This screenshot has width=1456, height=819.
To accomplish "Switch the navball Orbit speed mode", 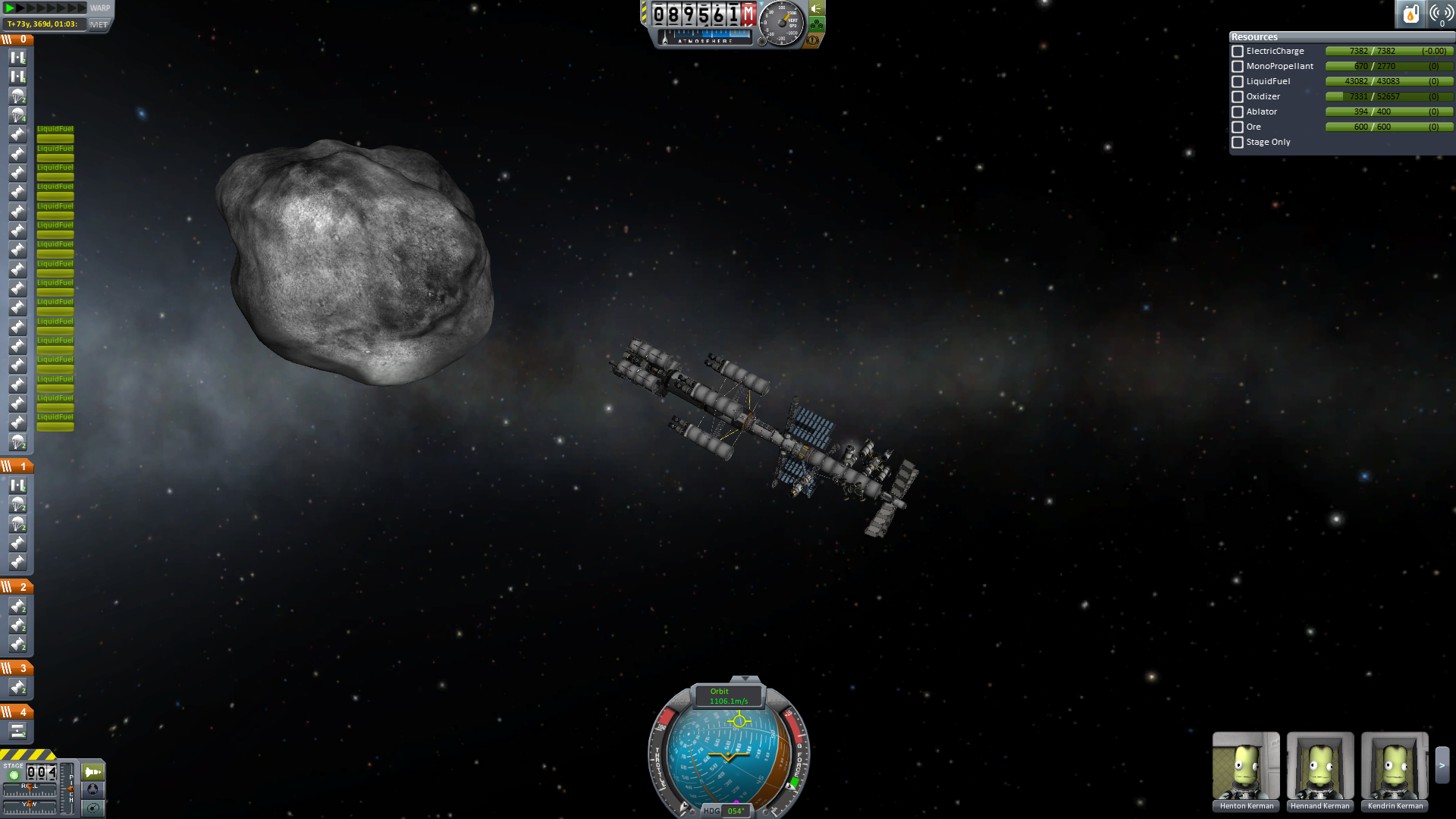I will (729, 696).
